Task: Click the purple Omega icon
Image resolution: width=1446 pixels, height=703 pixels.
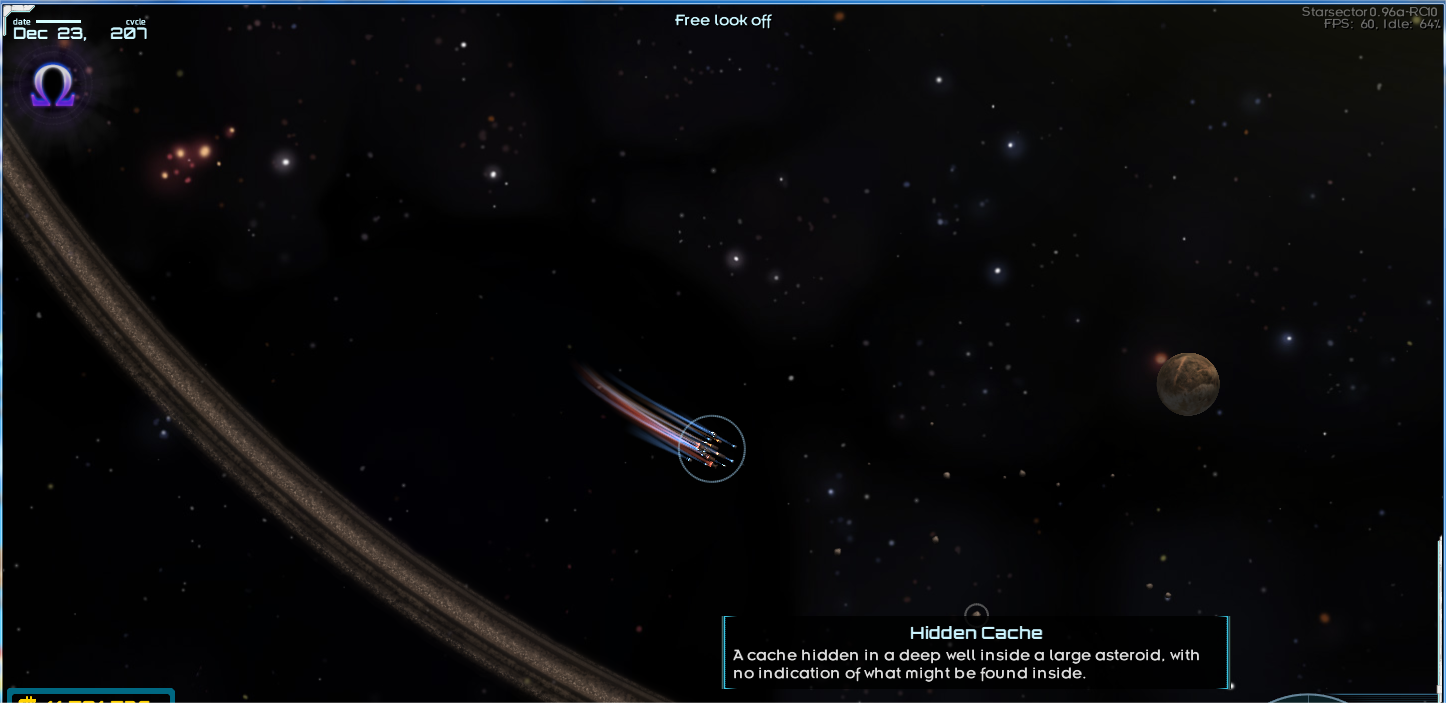Action: click(53, 88)
